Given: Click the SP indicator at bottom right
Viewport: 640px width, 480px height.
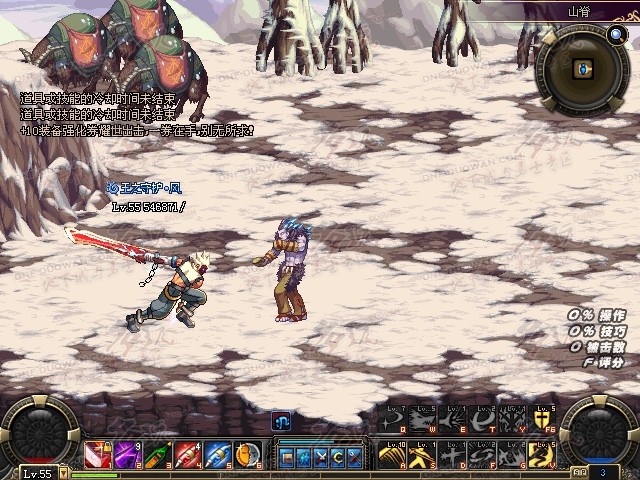Looking at the screenshot, I should point(581,471).
